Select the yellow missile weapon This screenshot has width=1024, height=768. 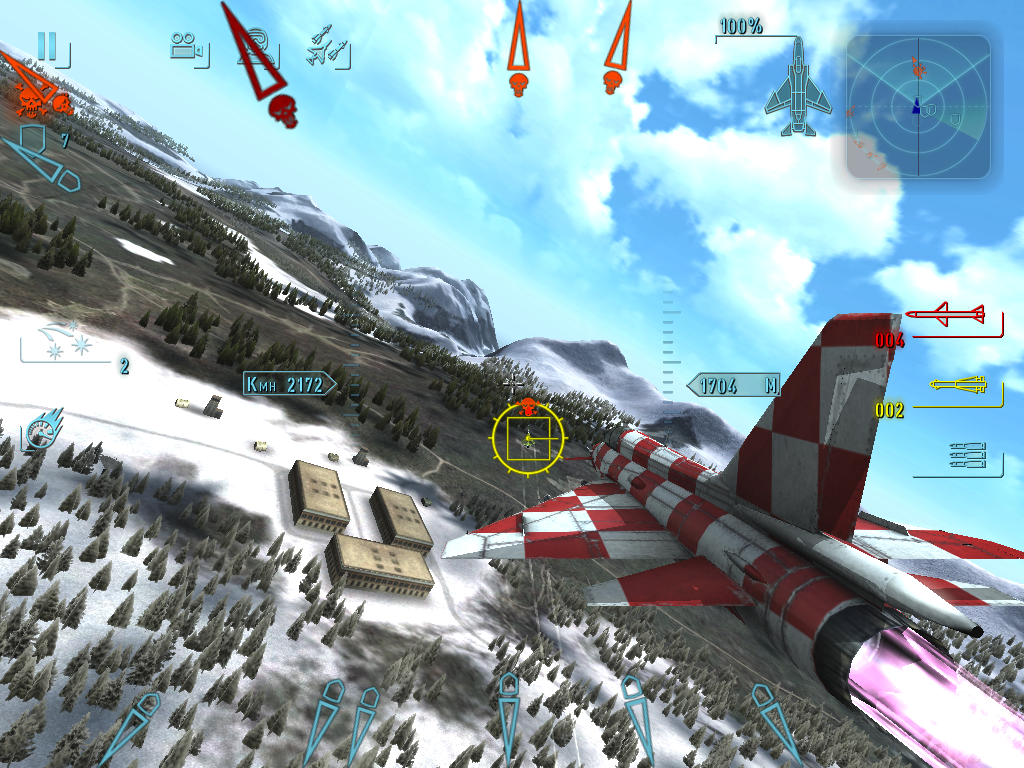(958, 387)
